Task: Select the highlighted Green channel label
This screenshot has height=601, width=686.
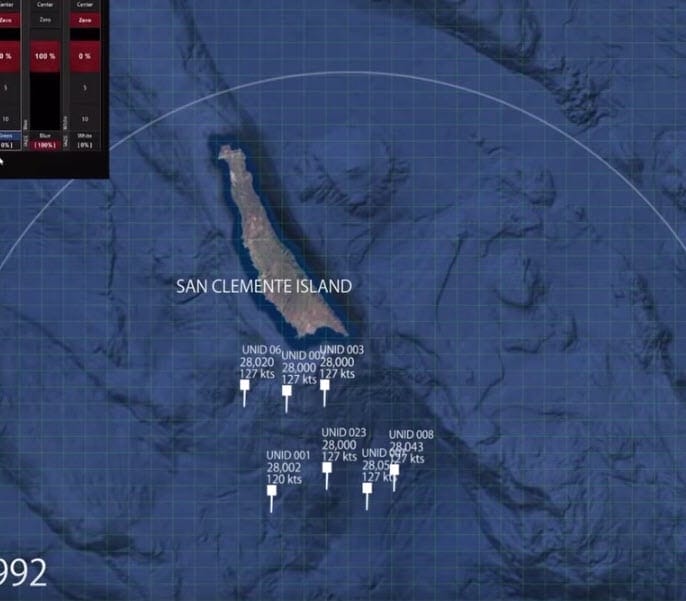Action: point(6,136)
